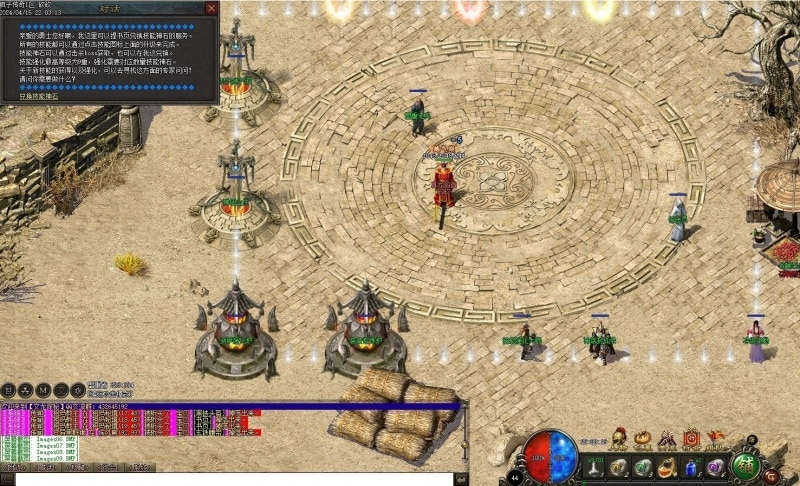Click the round M button above chat

click(43, 389)
